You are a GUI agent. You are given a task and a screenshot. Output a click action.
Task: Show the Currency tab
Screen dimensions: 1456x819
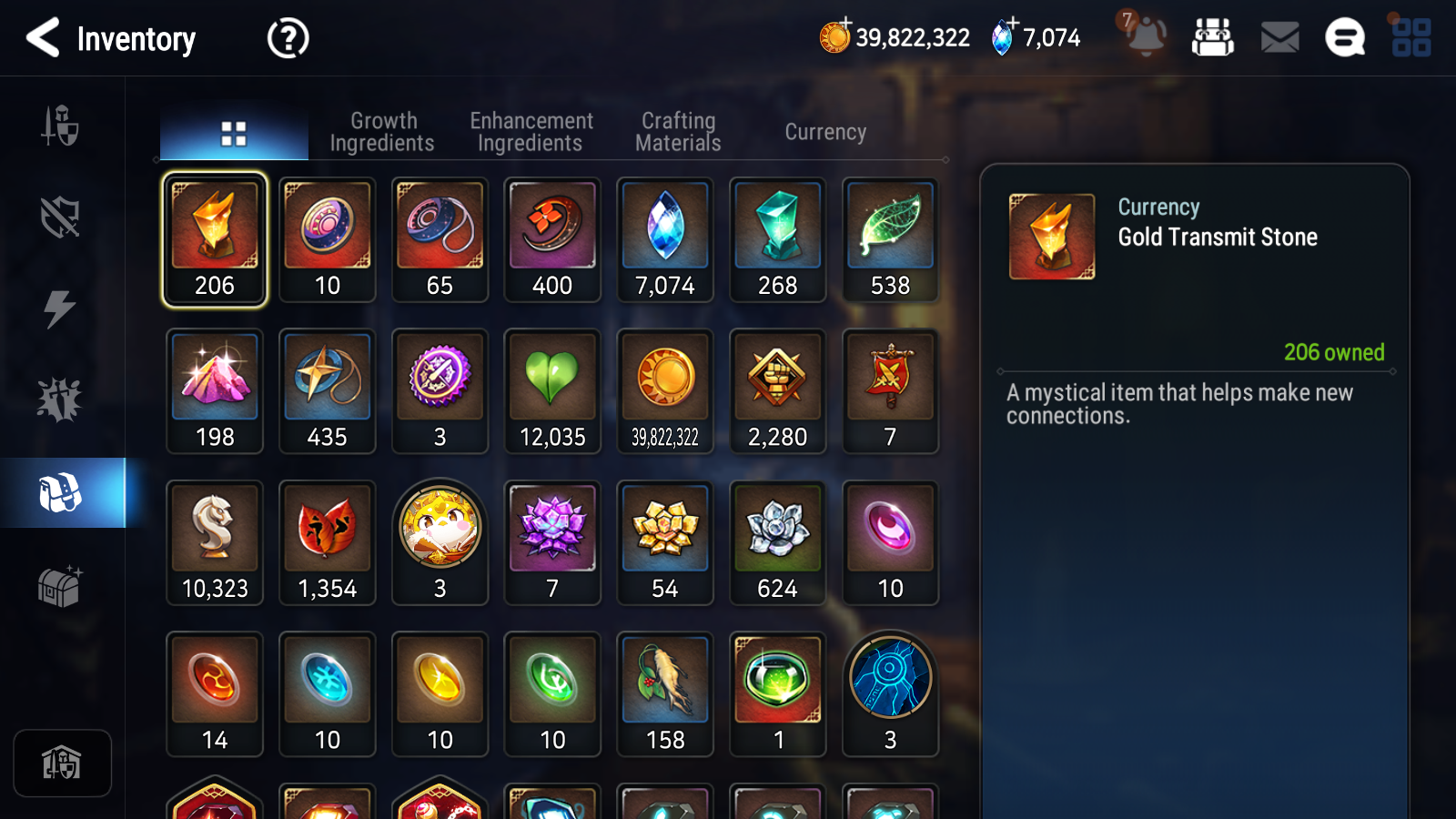pos(825,133)
